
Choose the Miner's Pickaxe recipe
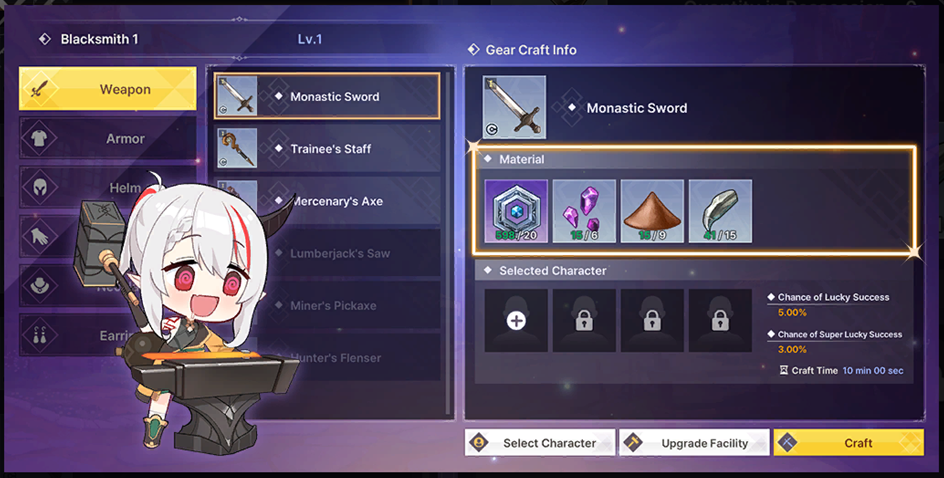pyautogui.click(x=340, y=306)
